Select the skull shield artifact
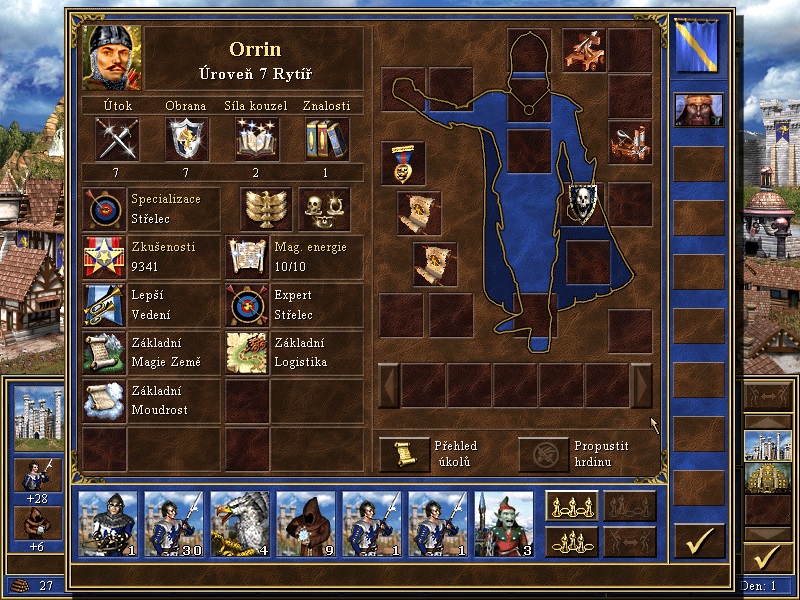 (585, 203)
